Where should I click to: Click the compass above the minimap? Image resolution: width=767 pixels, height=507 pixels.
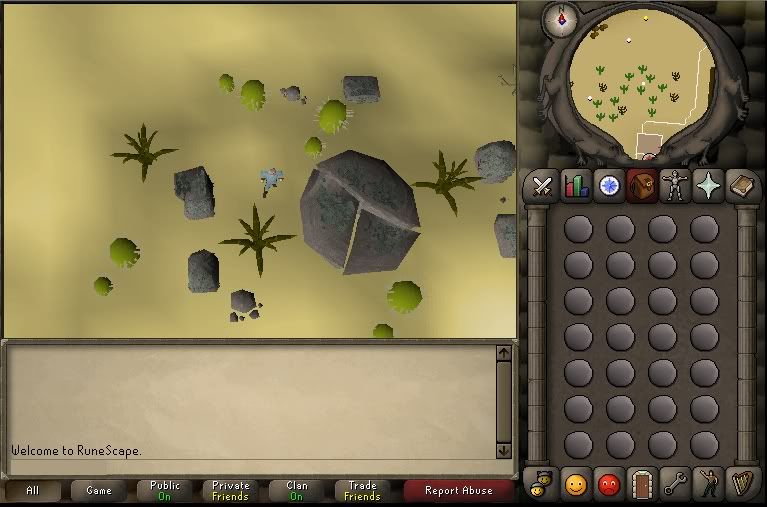(x=561, y=20)
